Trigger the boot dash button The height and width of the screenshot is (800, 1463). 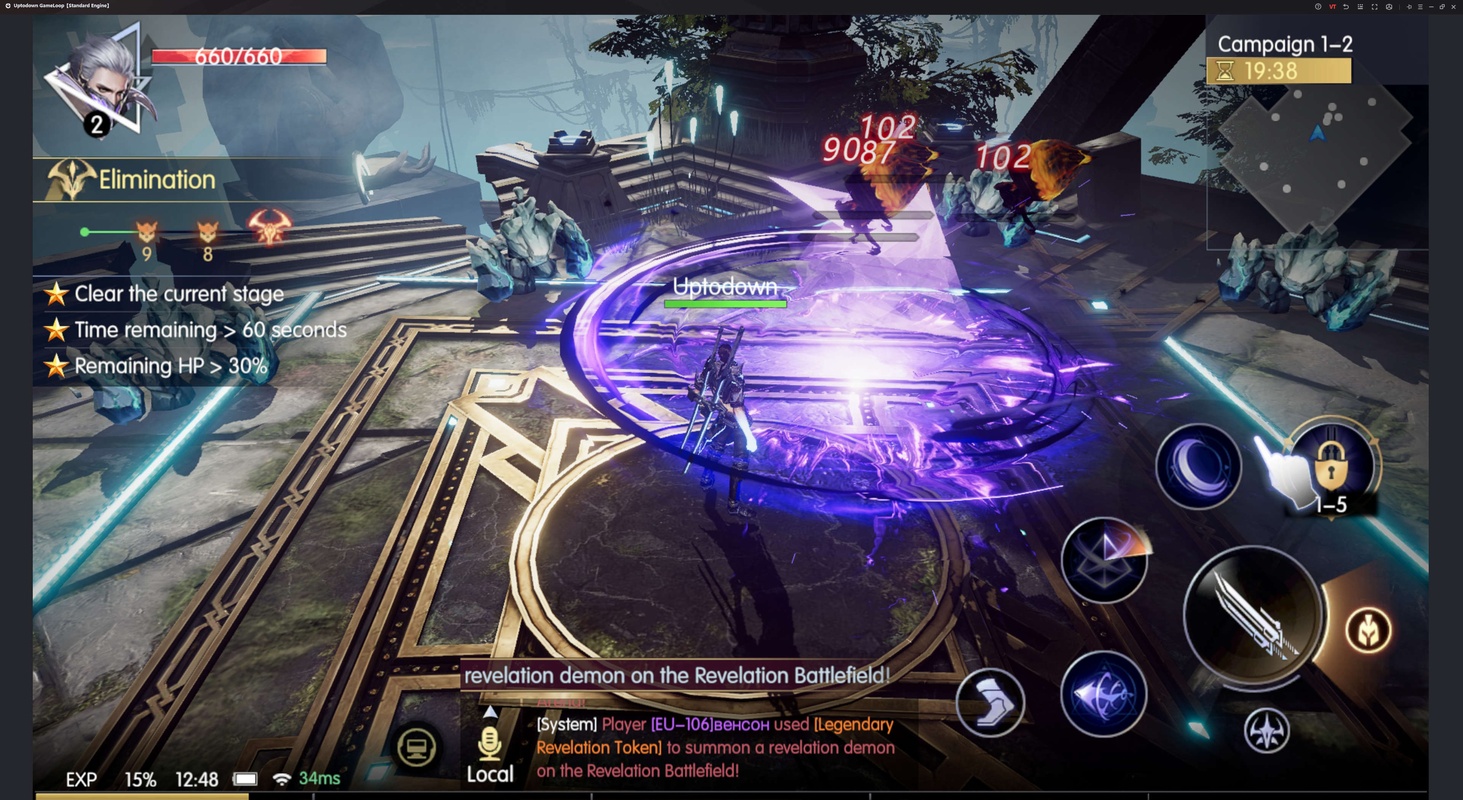990,702
